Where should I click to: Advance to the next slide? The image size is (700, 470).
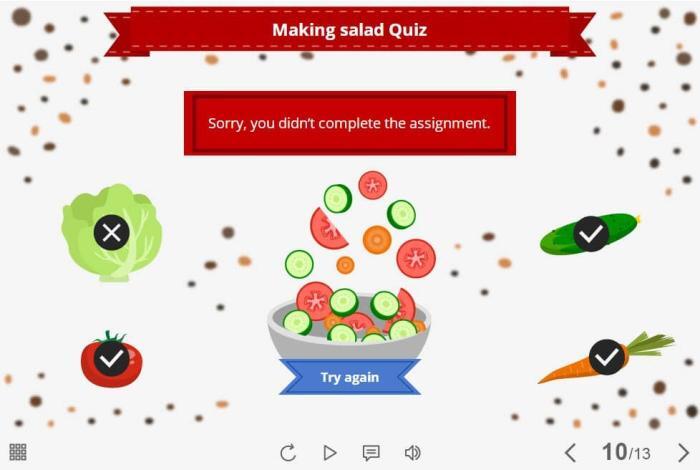point(683,453)
